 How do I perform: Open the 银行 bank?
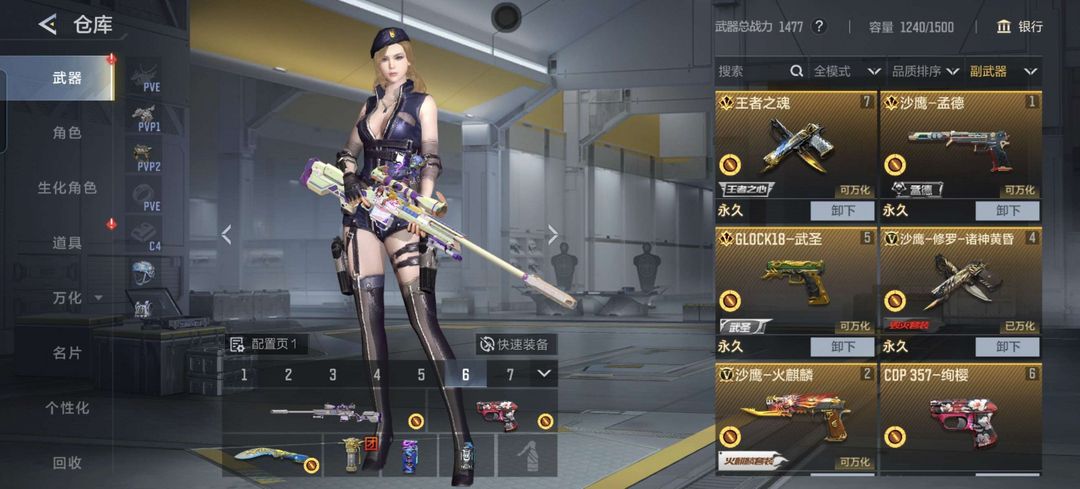pyautogui.click(x=1019, y=27)
